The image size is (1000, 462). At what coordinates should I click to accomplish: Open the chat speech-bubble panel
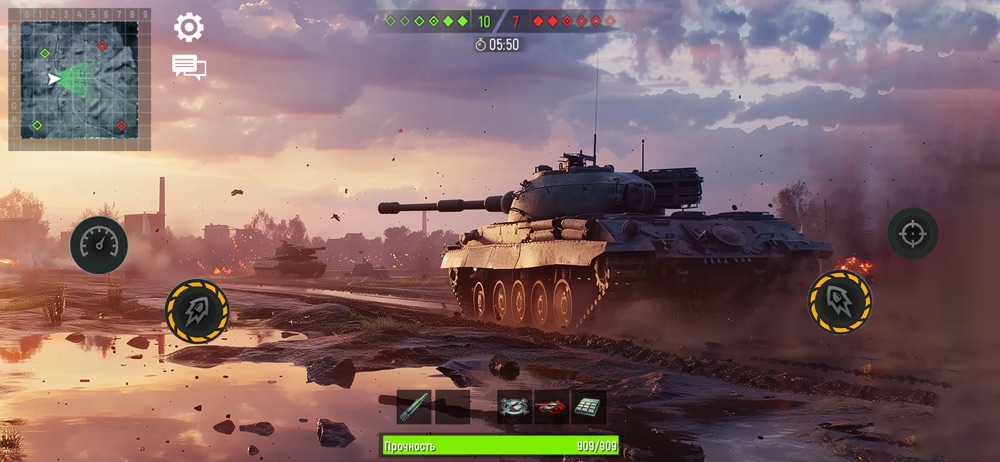click(x=189, y=67)
